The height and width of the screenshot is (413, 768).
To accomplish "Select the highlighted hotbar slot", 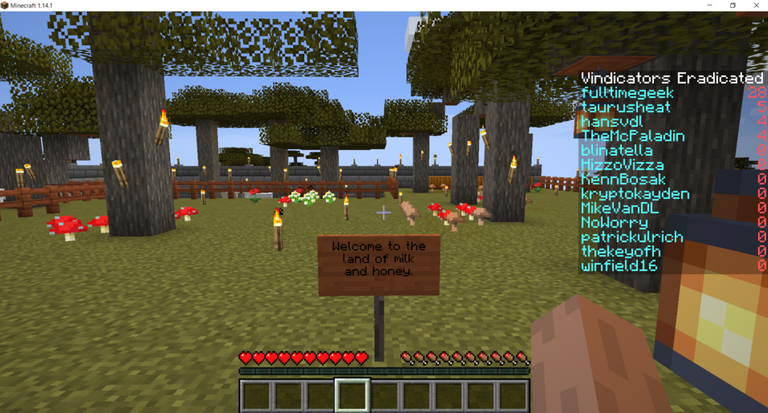I will point(352,395).
